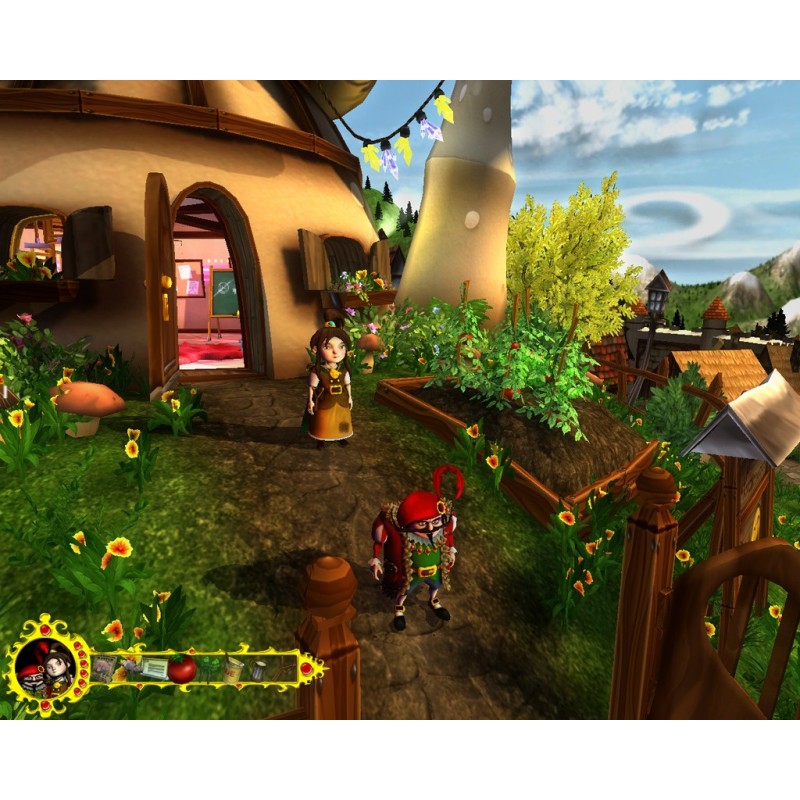The height and width of the screenshot is (800, 800).
Task: Choose the paper note in the inventory
Action: click(153, 668)
